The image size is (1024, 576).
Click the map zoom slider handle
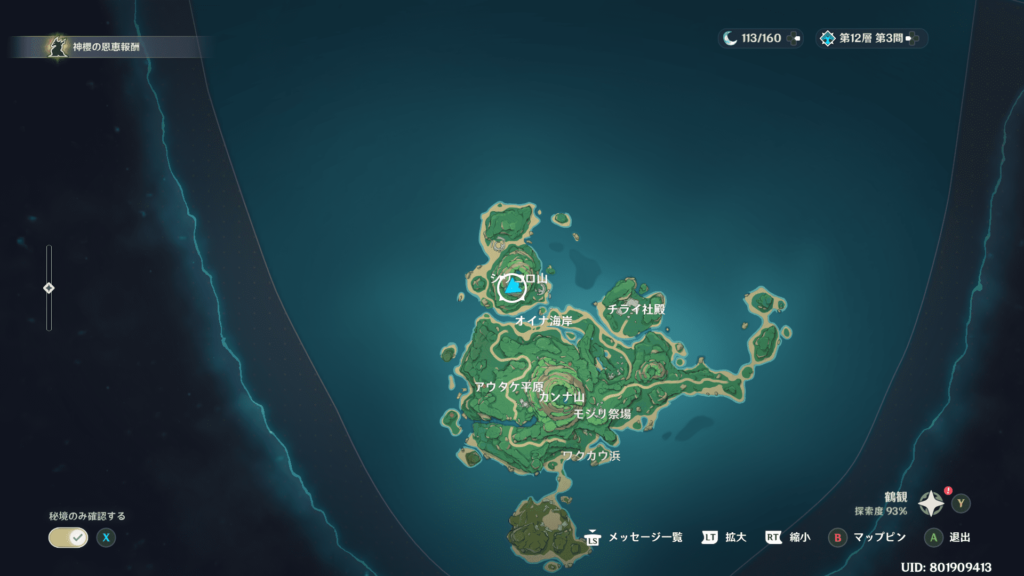pos(48,288)
